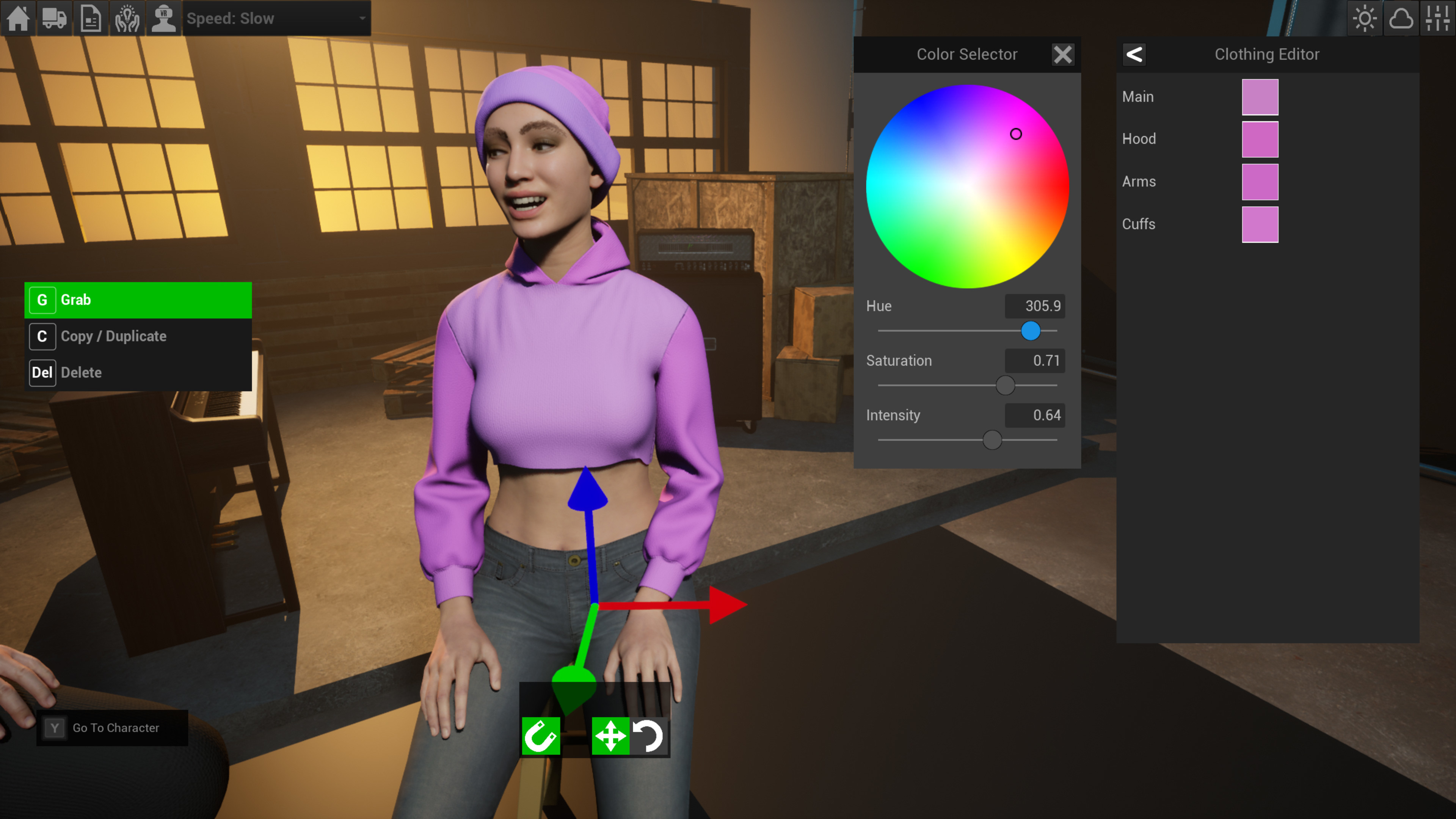Open the ideas panel via lightbulb-hands icon
Viewport: 1456px width, 819px height.
tap(127, 18)
